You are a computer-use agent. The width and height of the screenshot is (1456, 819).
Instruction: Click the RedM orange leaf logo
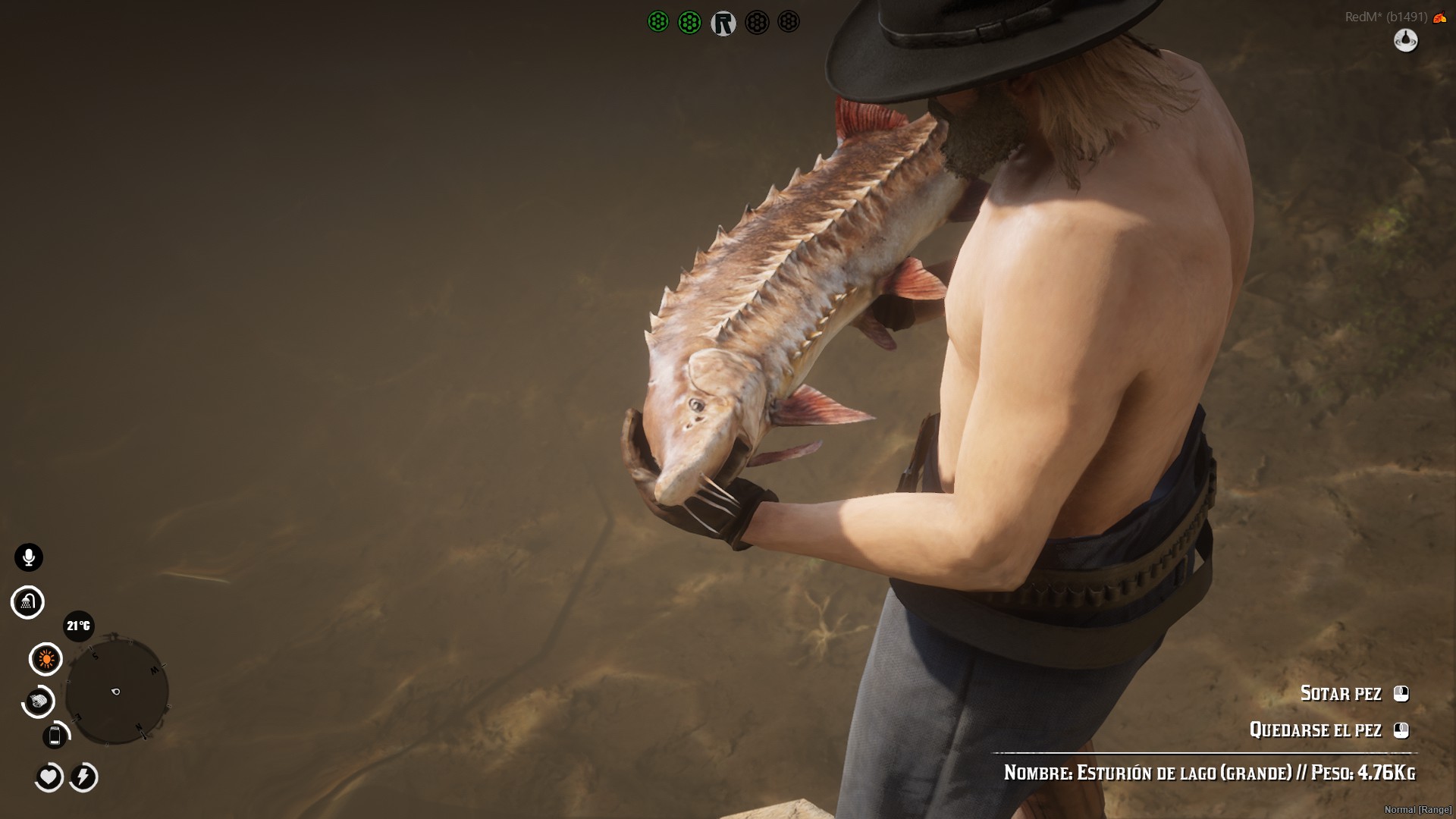pyautogui.click(x=1439, y=17)
